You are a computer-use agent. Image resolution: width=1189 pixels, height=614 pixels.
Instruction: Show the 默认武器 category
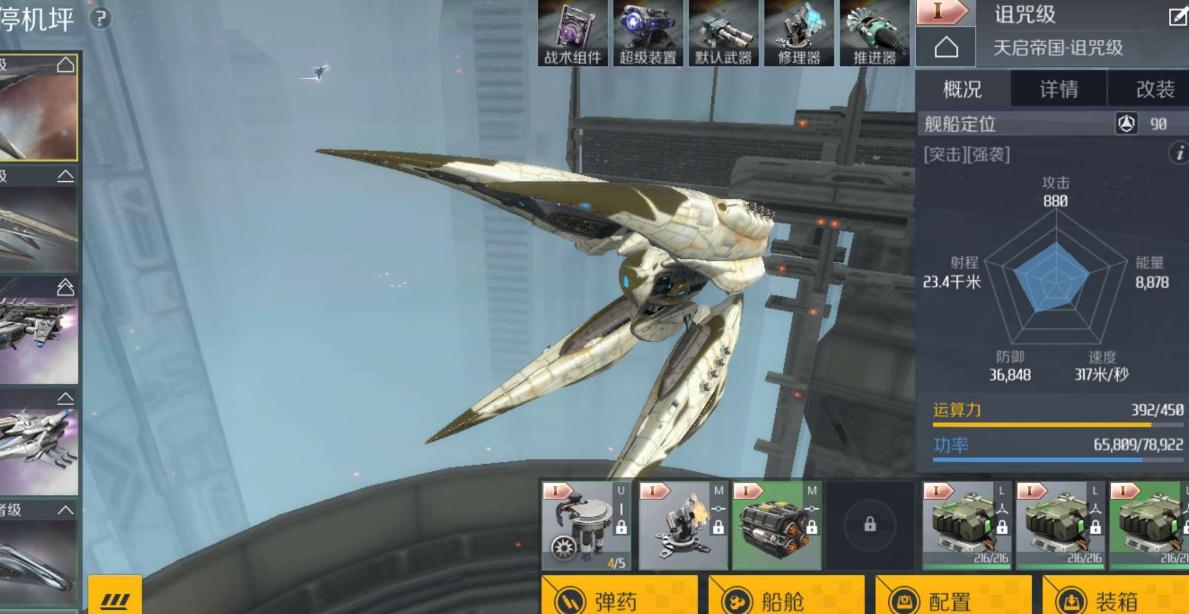(x=723, y=33)
